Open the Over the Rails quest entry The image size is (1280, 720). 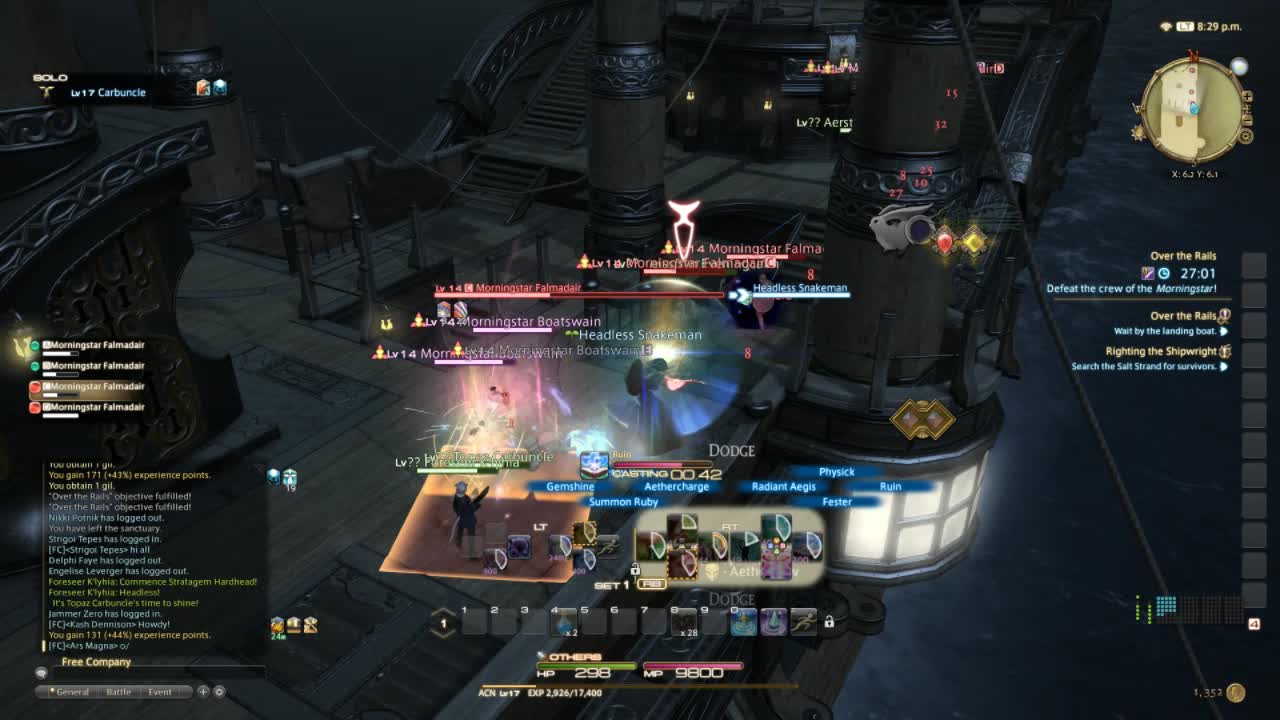tap(1182, 316)
